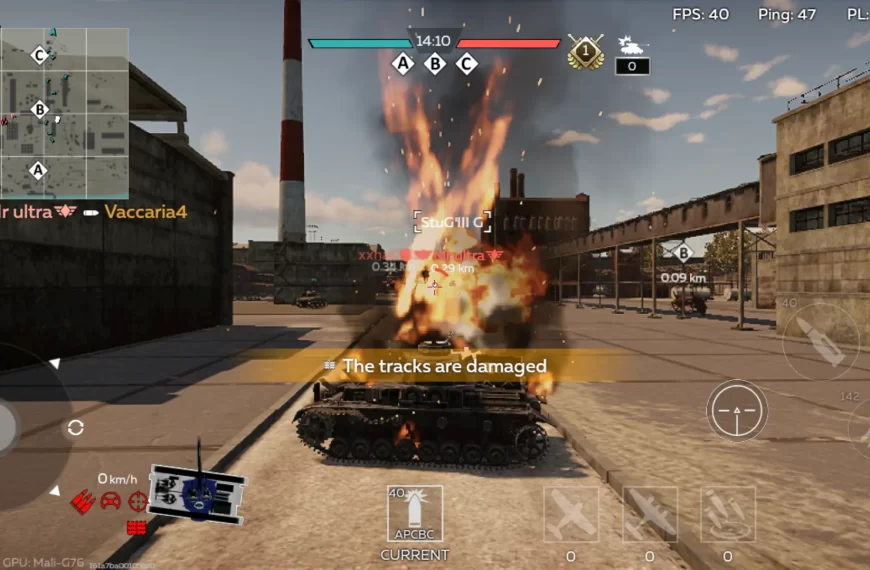Tap the circular arrows rotate button

click(75, 428)
